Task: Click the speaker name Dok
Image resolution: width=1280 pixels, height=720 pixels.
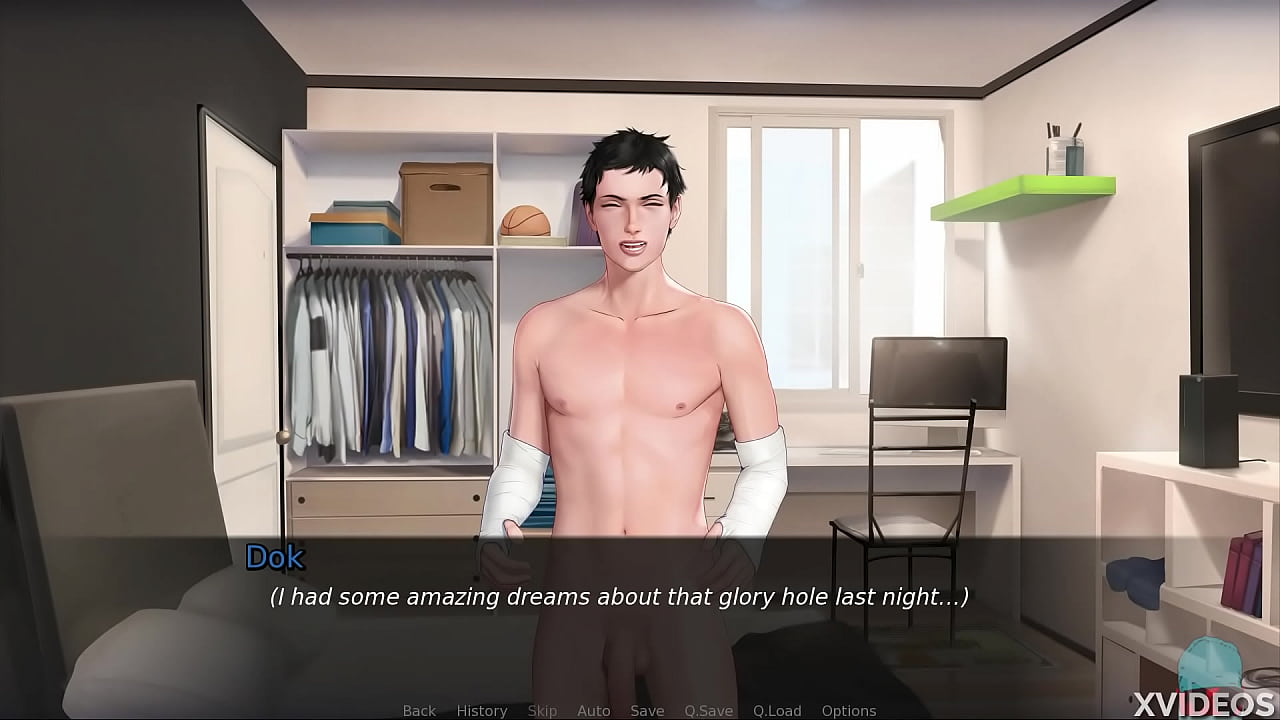Action: [277, 558]
